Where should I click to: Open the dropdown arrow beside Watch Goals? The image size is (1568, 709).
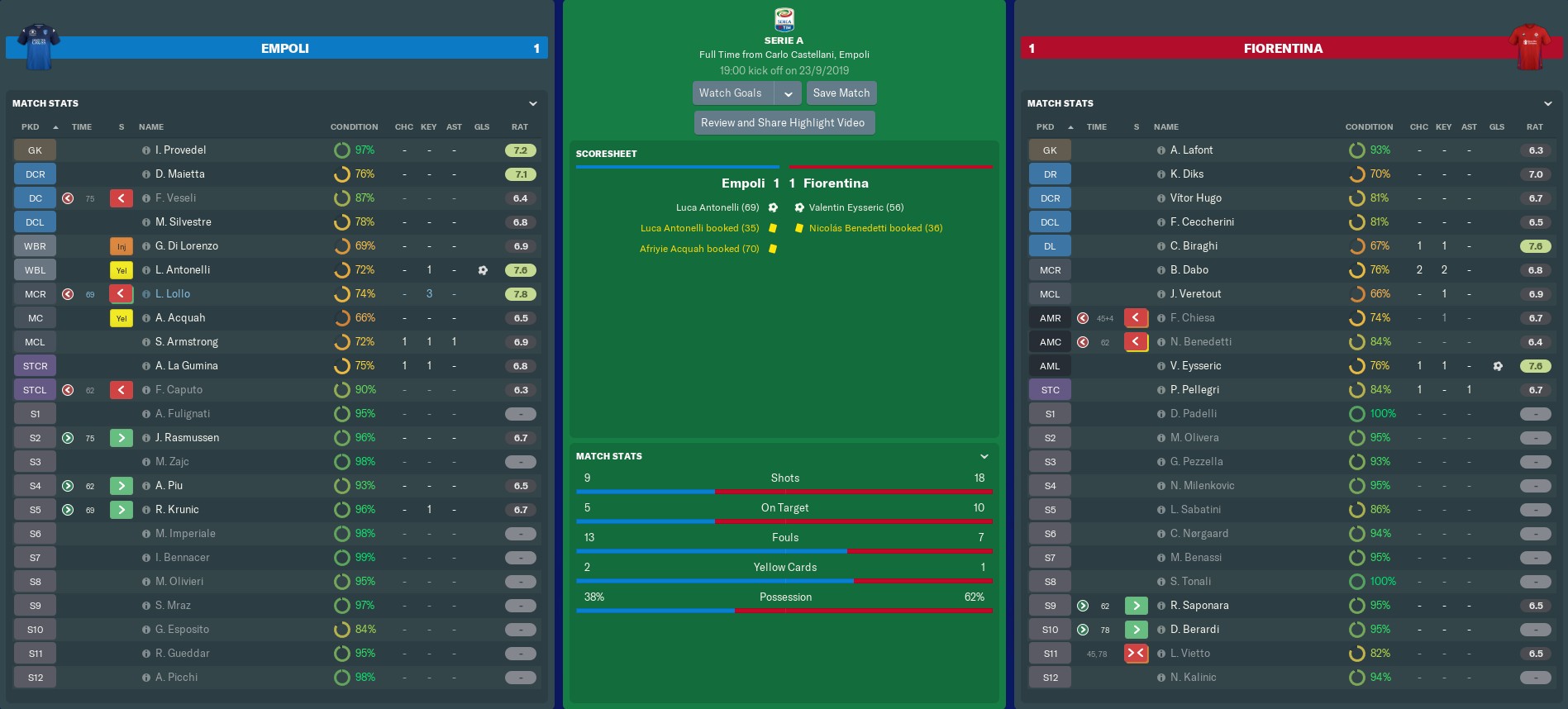[x=789, y=93]
